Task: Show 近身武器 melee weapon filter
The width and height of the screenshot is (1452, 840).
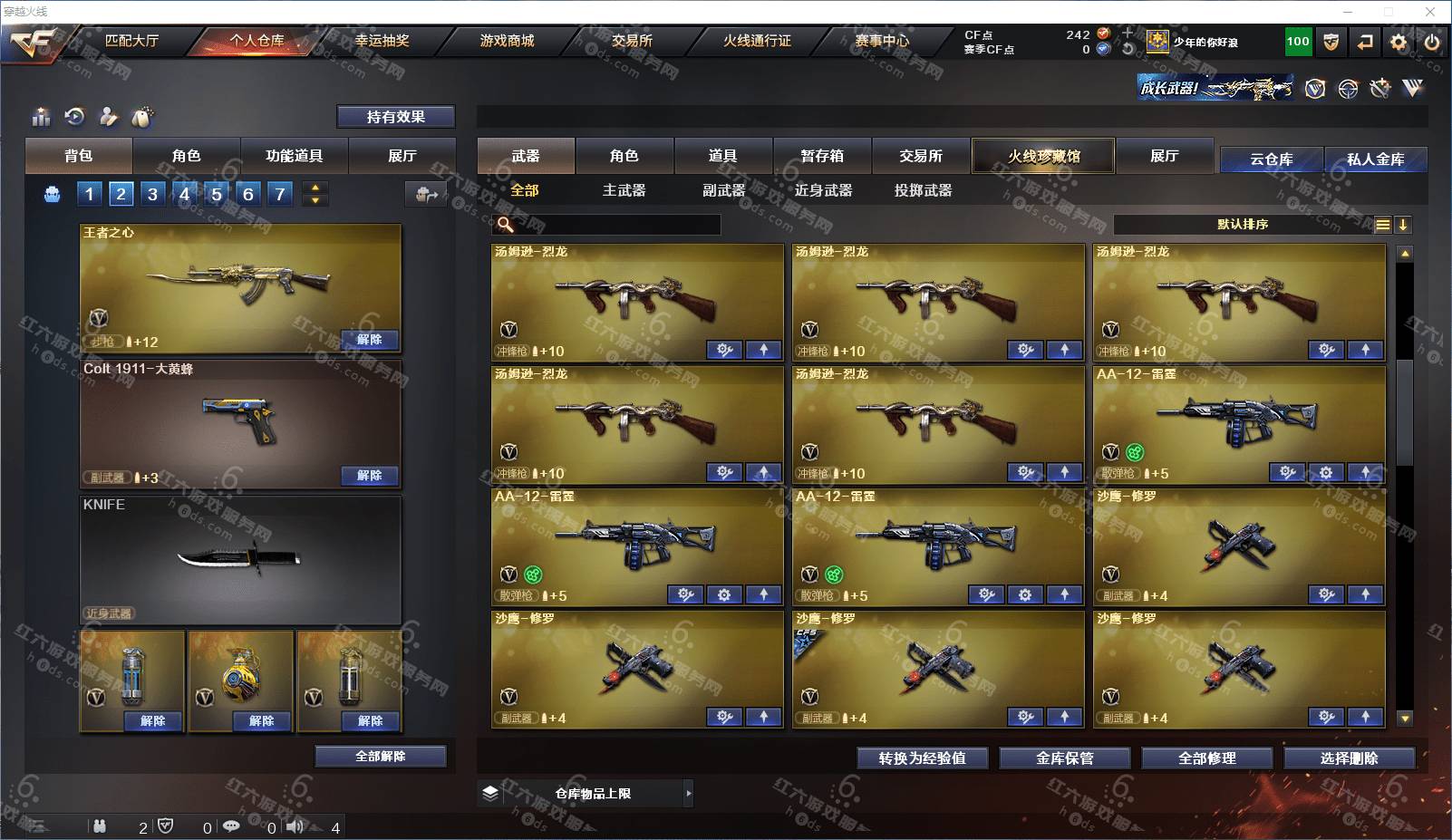Action: click(823, 190)
